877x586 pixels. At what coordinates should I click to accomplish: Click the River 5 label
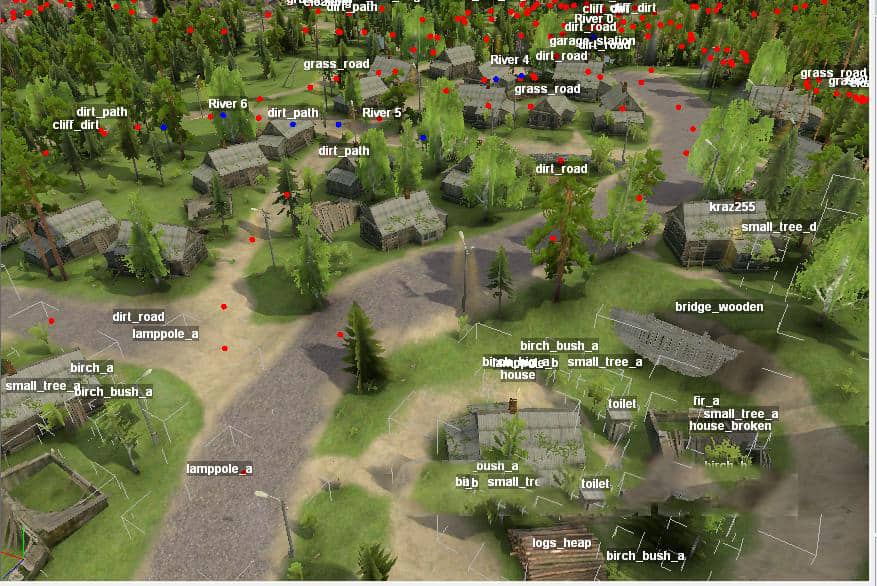381,113
